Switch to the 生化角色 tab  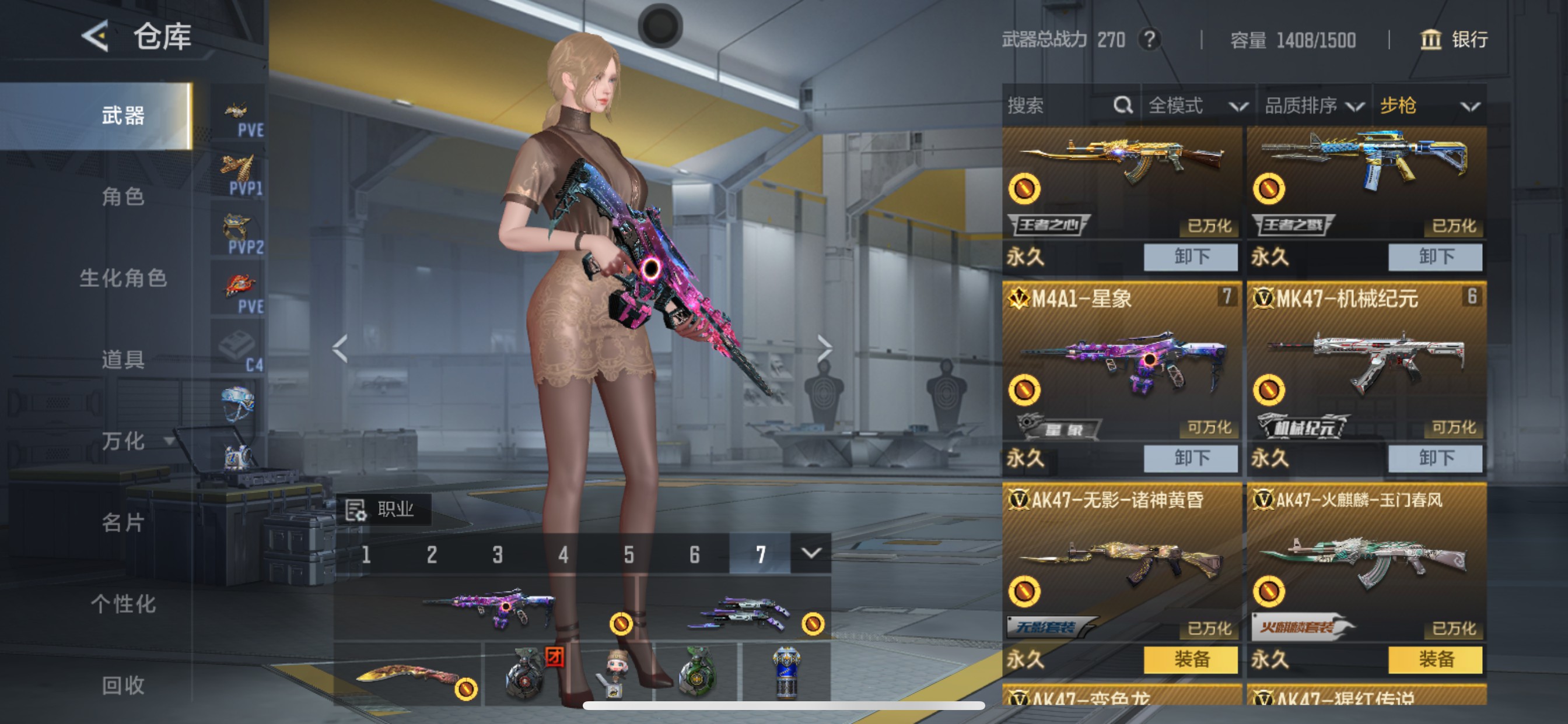click(x=123, y=278)
